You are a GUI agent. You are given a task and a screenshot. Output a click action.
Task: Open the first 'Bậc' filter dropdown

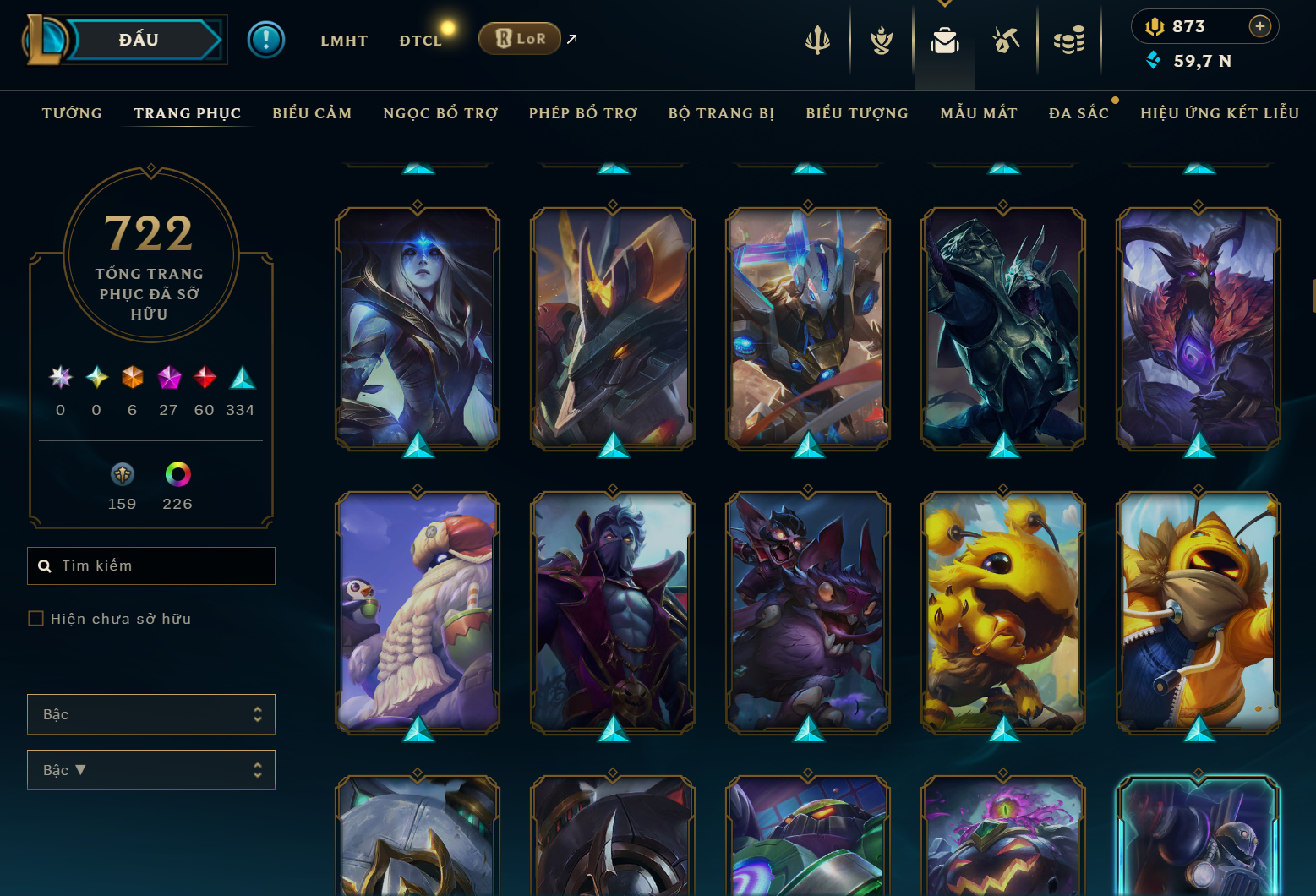click(x=151, y=714)
